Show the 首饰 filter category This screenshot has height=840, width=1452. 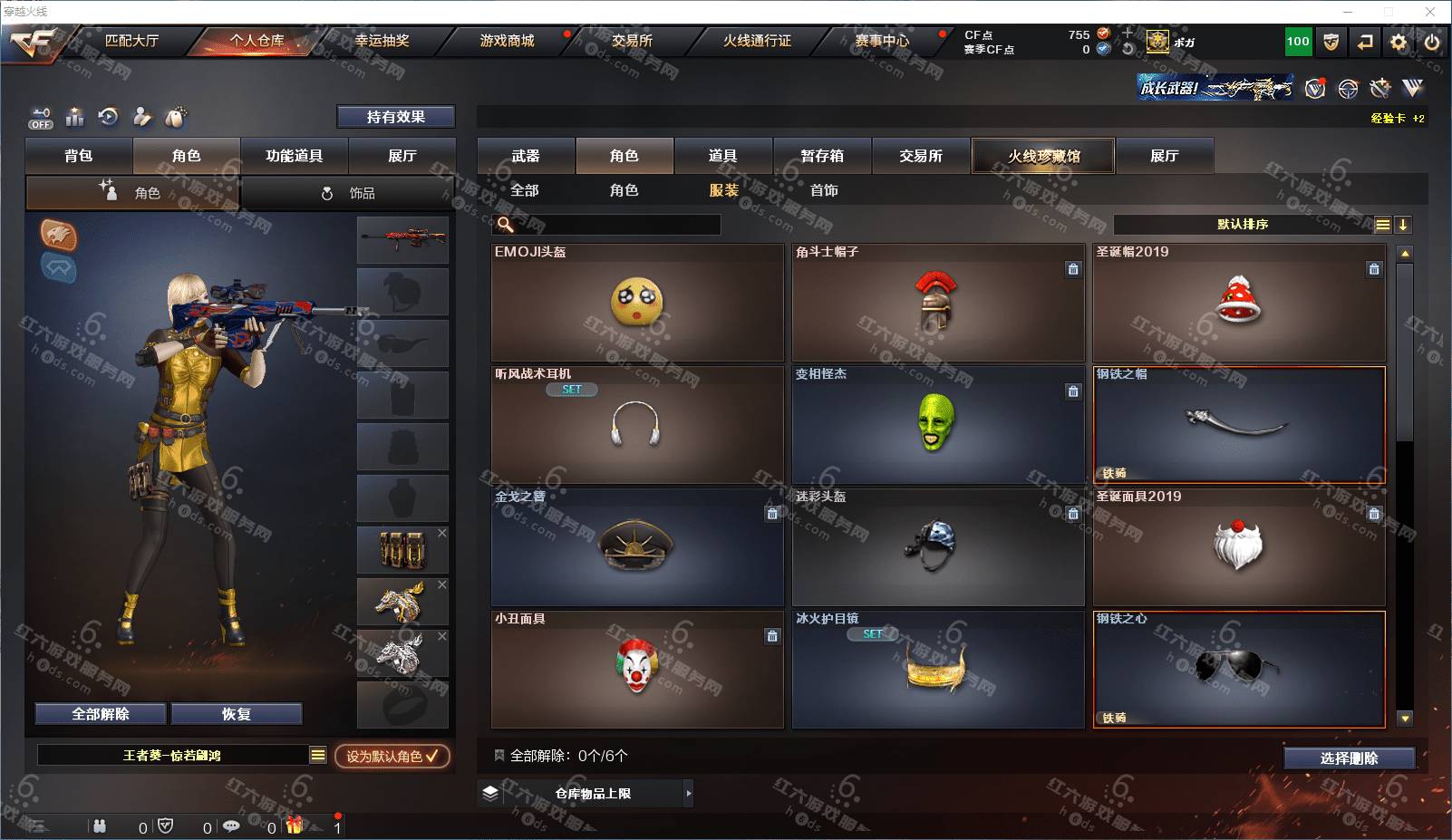(824, 190)
